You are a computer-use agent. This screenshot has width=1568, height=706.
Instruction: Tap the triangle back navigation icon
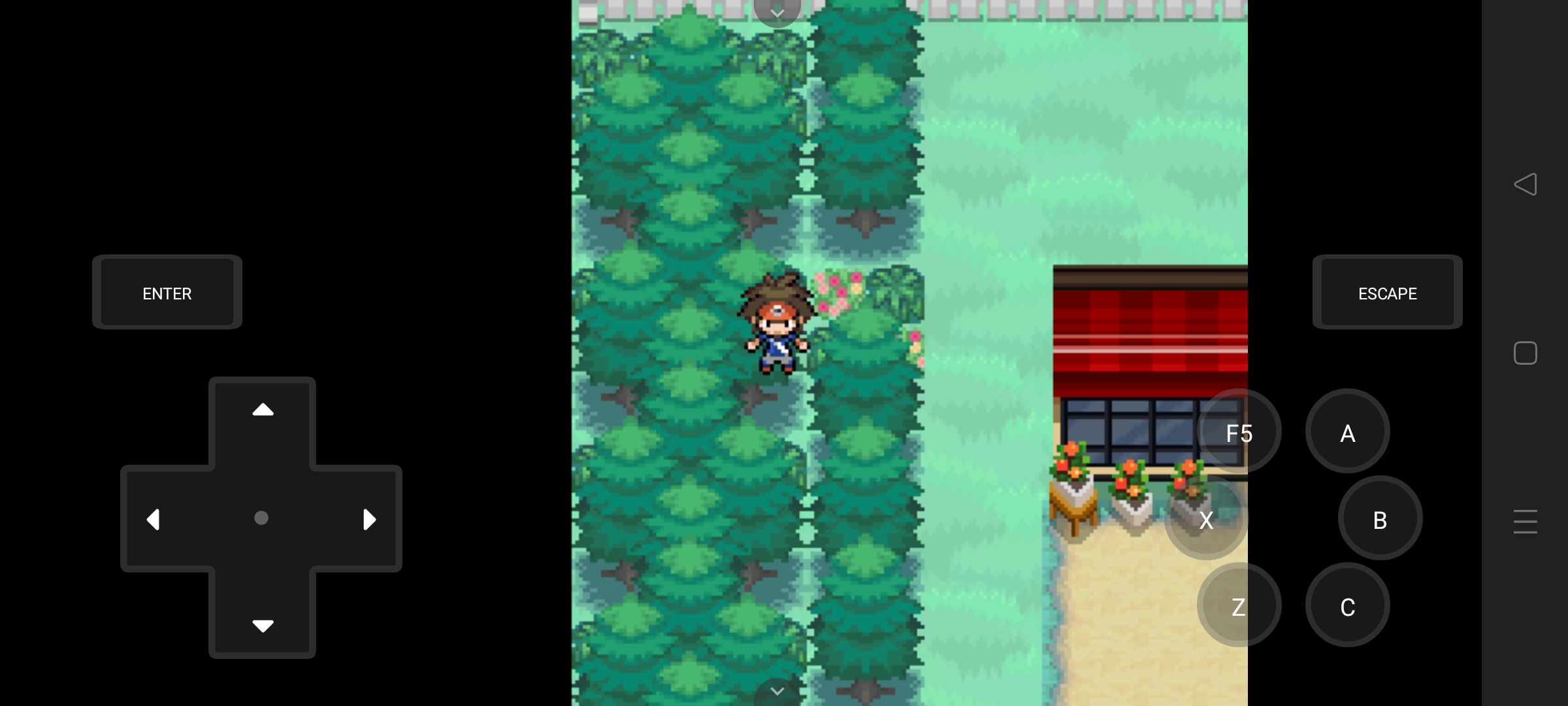coord(1526,185)
